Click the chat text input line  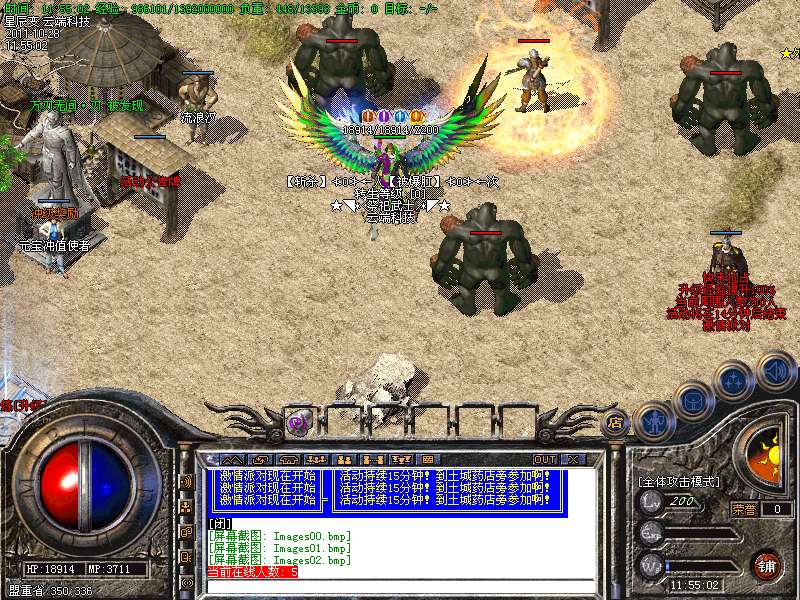tap(400, 585)
